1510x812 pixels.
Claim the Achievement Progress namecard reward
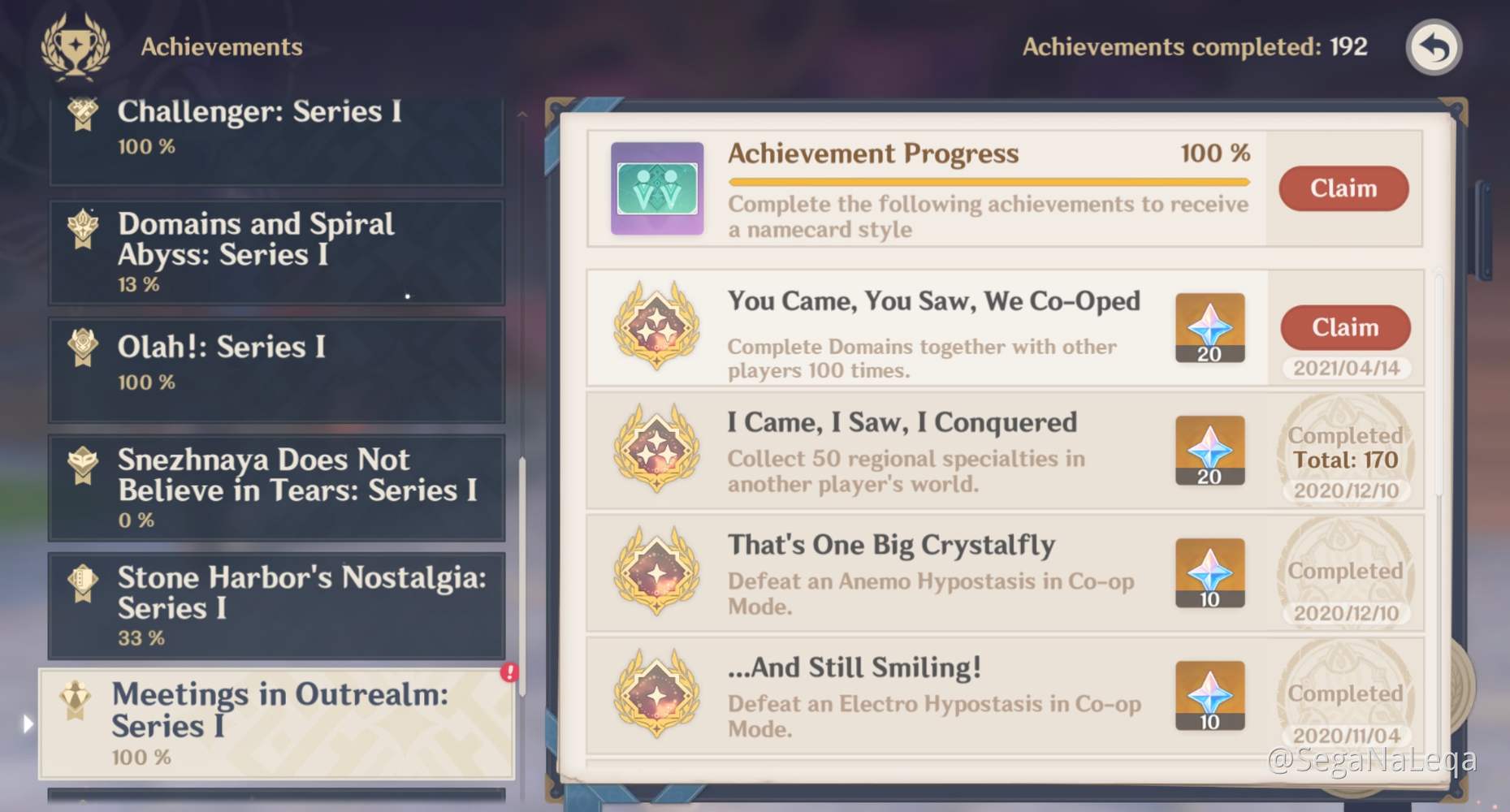coord(1343,188)
